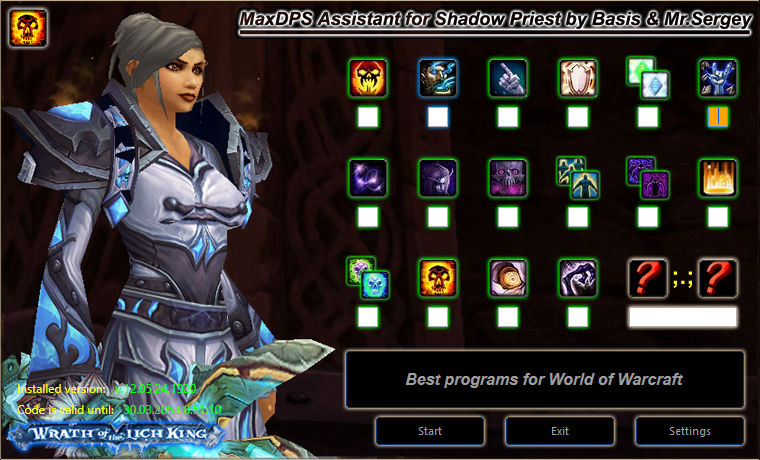Select the green and blue skulls icon
Viewport: 760px width, 460px height.
(368, 277)
